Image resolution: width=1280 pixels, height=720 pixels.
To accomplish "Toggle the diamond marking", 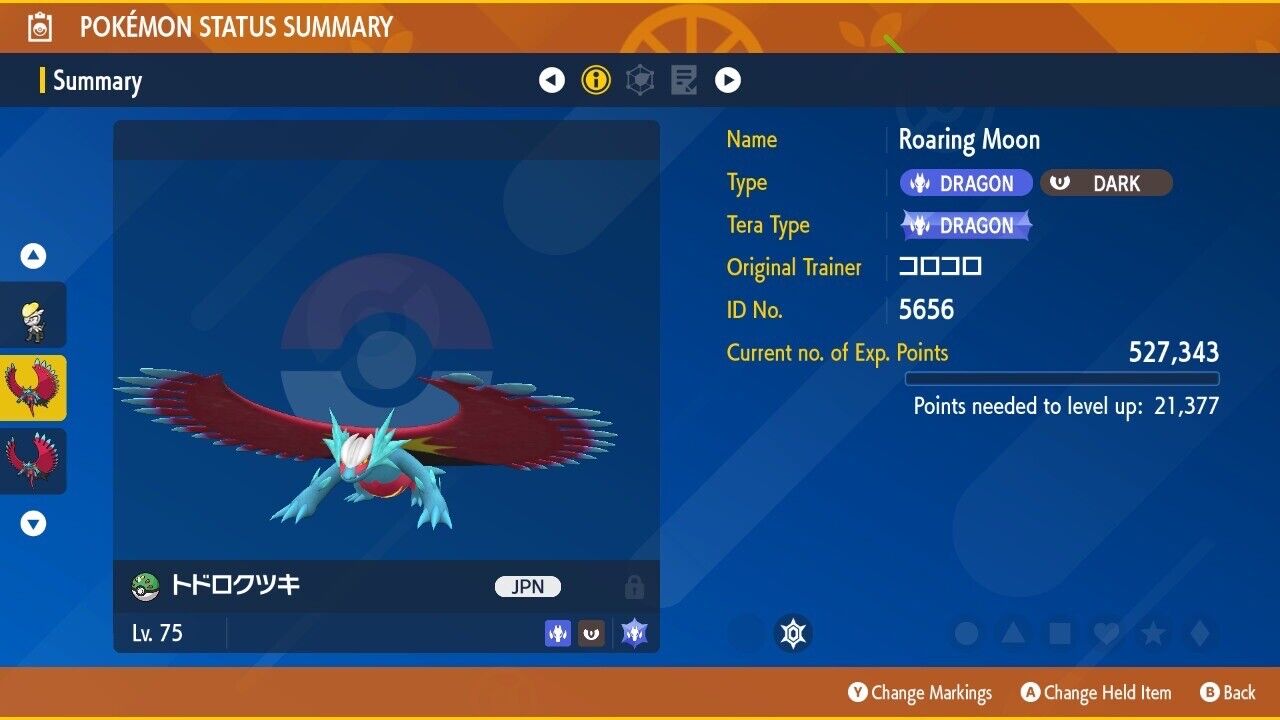I will 1199,634.
